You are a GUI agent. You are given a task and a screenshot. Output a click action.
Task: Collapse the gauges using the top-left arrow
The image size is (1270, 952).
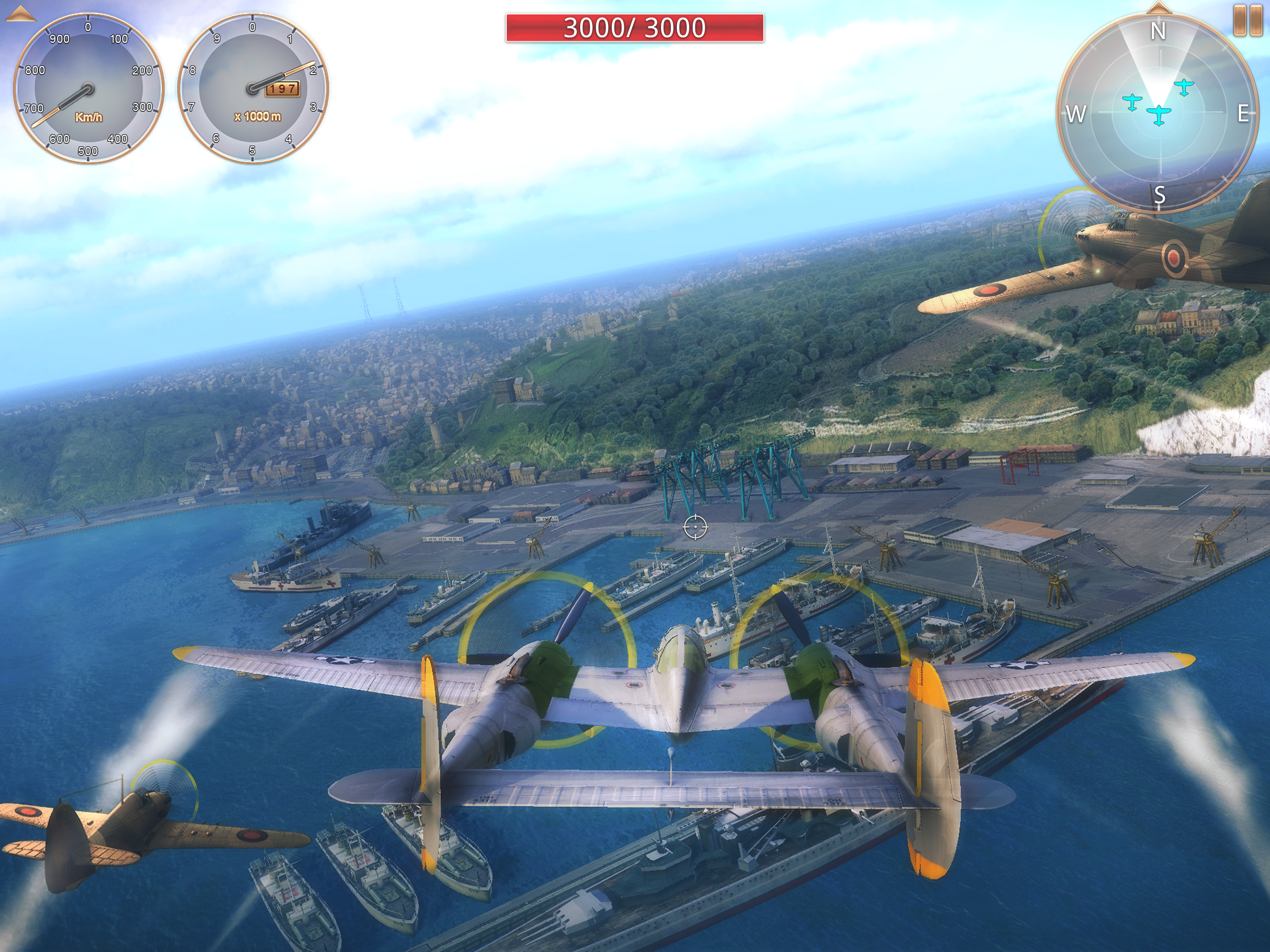(20, 14)
